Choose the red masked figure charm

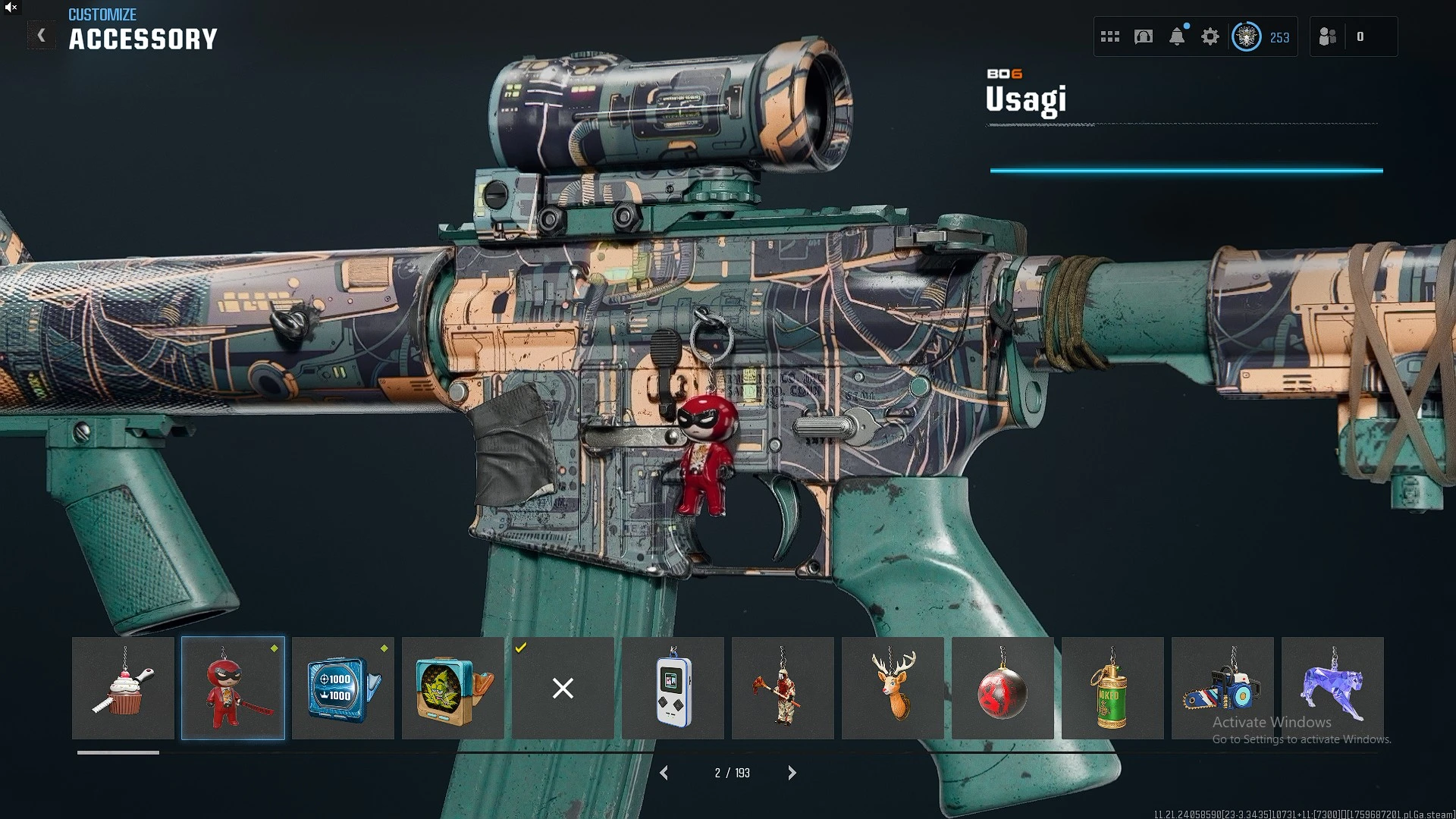[x=233, y=688]
